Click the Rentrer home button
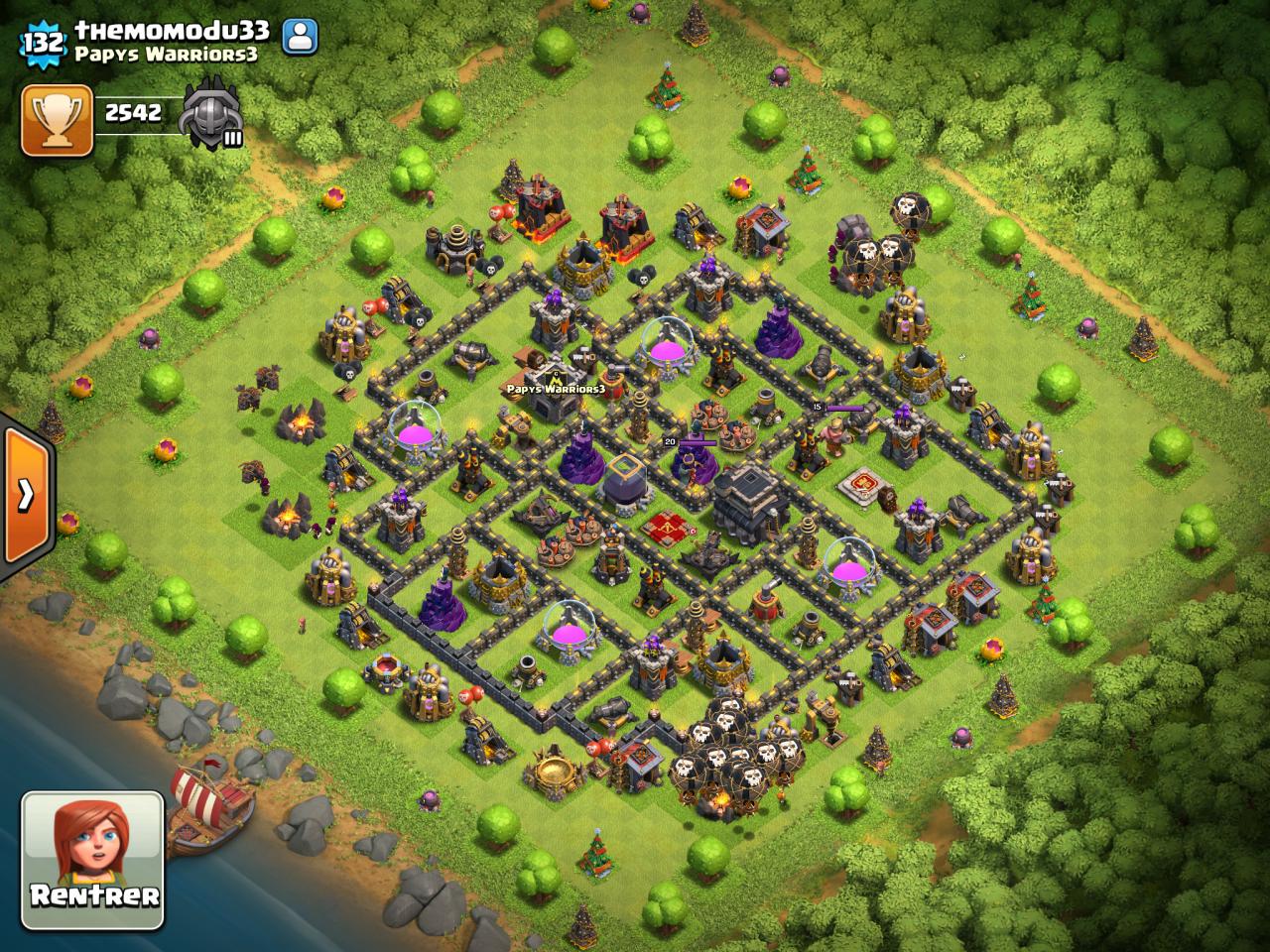This screenshot has width=1270, height=952. (92, 859)
